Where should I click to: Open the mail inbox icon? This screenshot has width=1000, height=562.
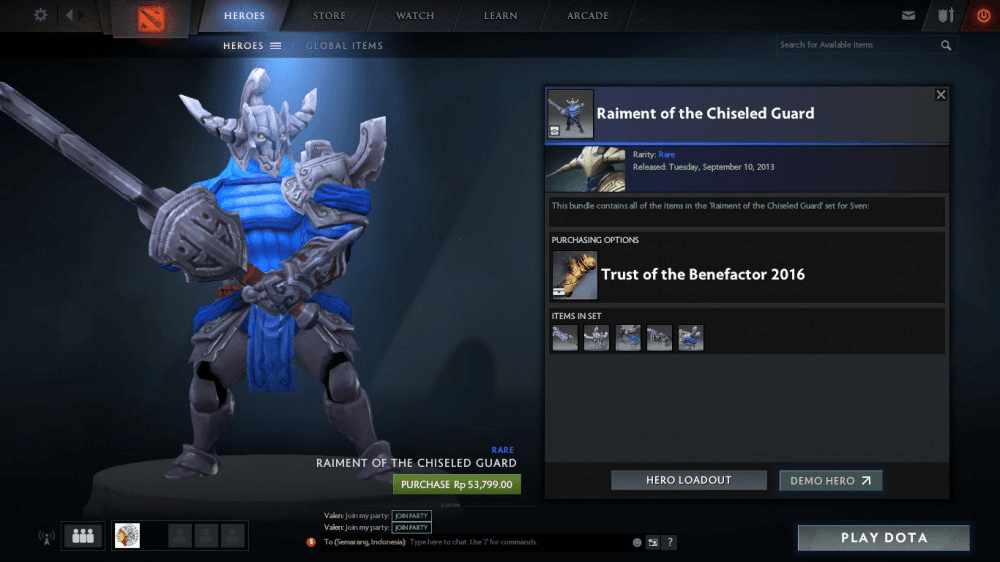click(908, 16)
